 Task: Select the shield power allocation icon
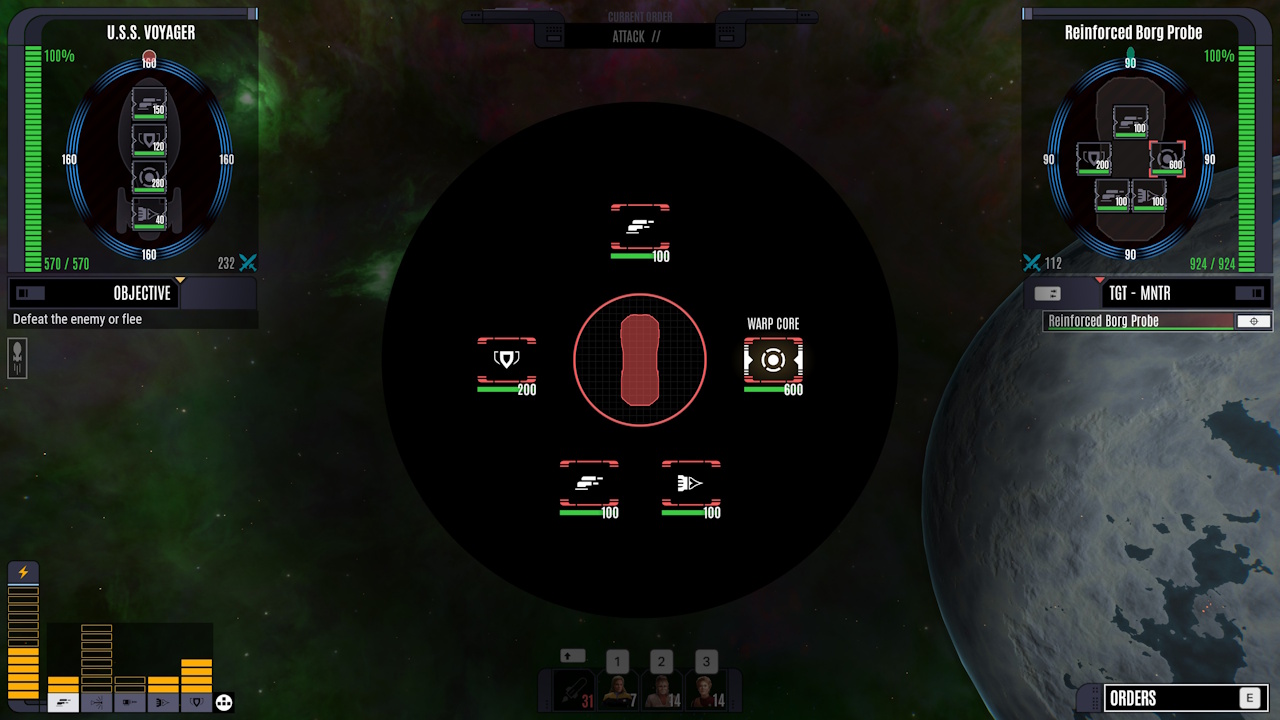click(x=196, y=700)
